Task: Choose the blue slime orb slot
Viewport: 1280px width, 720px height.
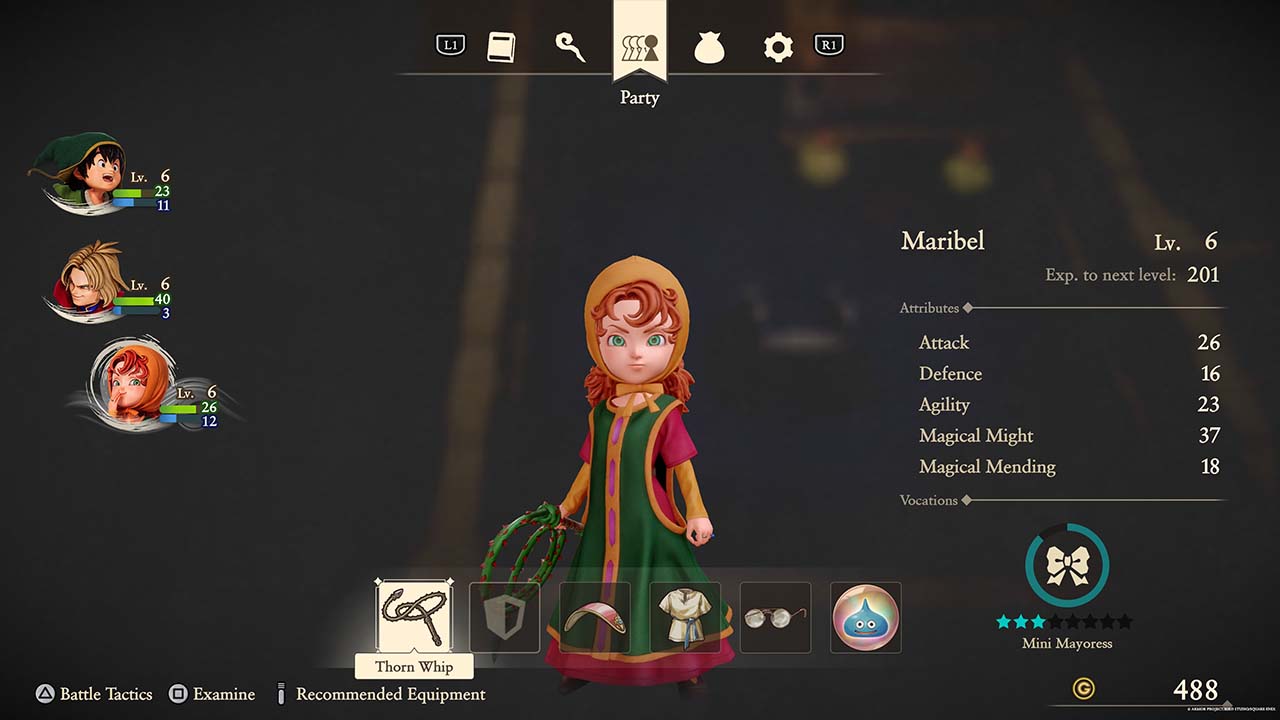Action: click(866, 618)
